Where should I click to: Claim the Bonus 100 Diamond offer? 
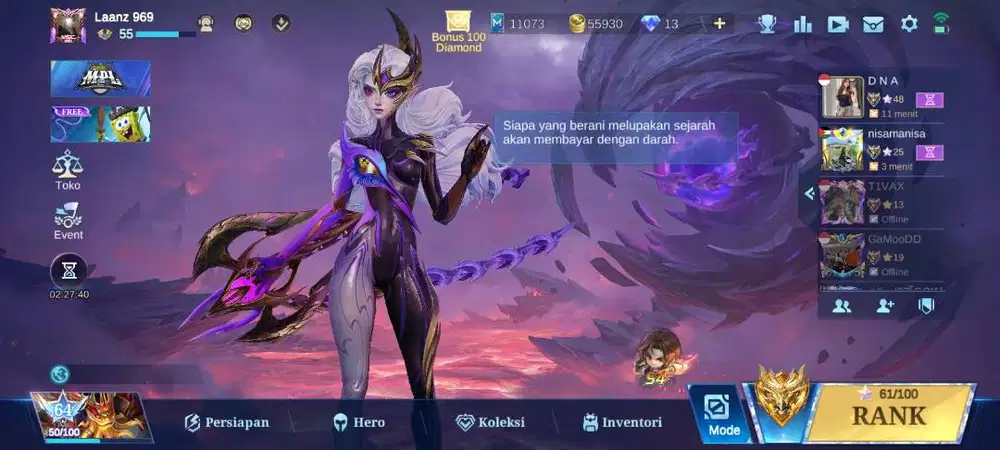click(458, 31)
